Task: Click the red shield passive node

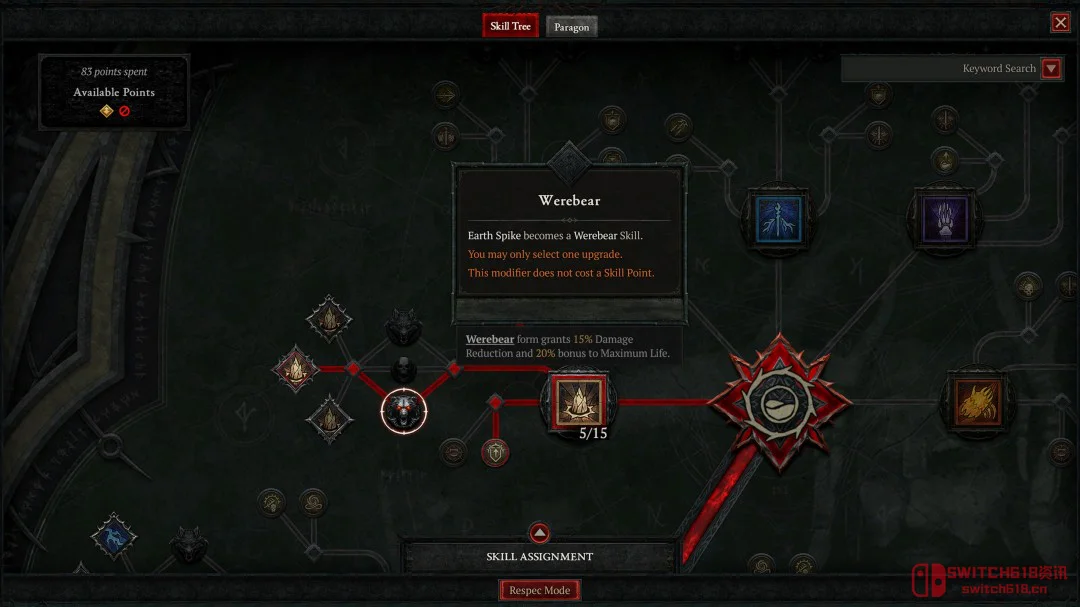Action: 495,453
